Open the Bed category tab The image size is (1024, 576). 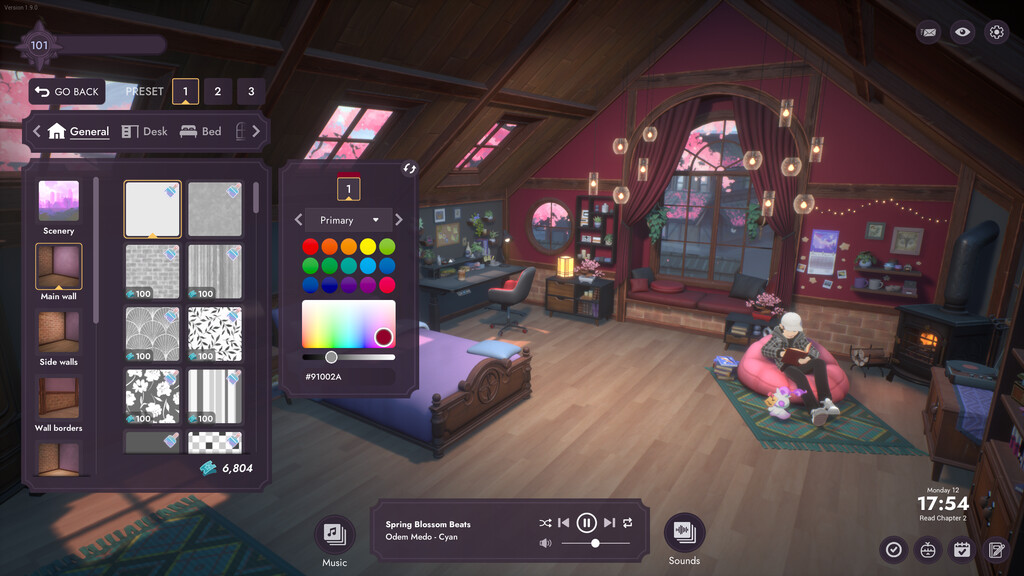click(x=200, y=131)
